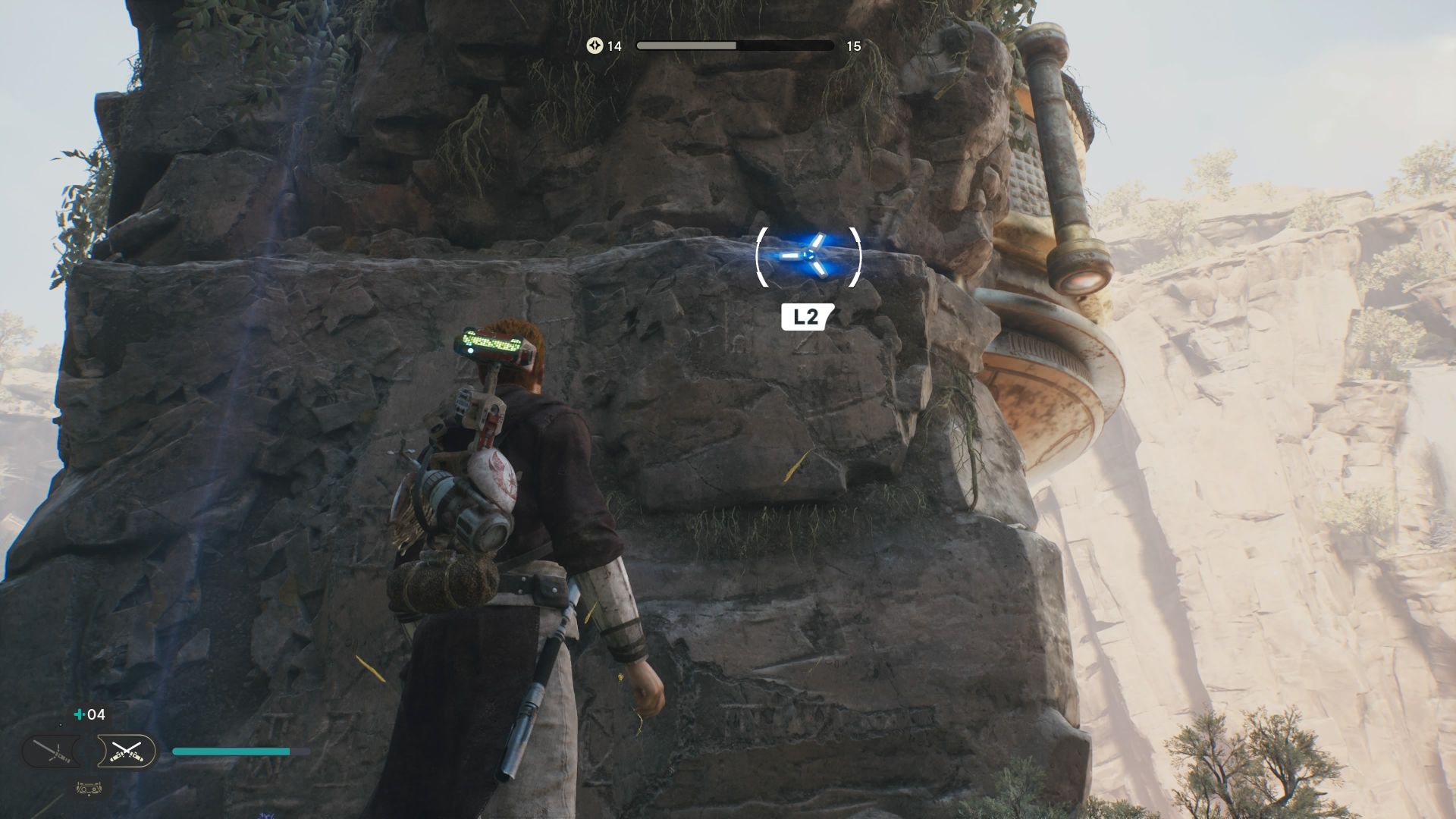Click the level 14 label
This screenshot has width=1456, height=819.
613,46
